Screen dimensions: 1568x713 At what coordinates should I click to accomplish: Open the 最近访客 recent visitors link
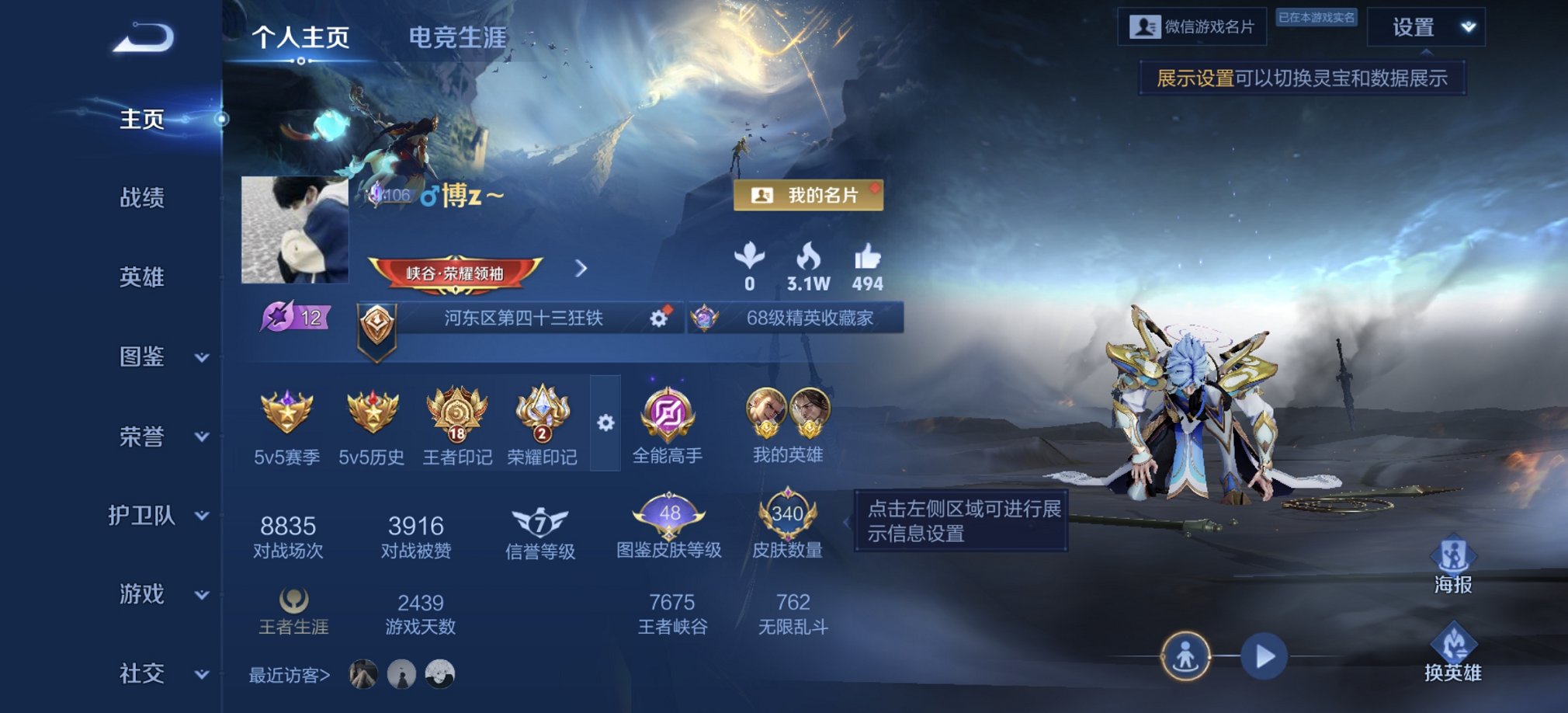coord(289,675)
